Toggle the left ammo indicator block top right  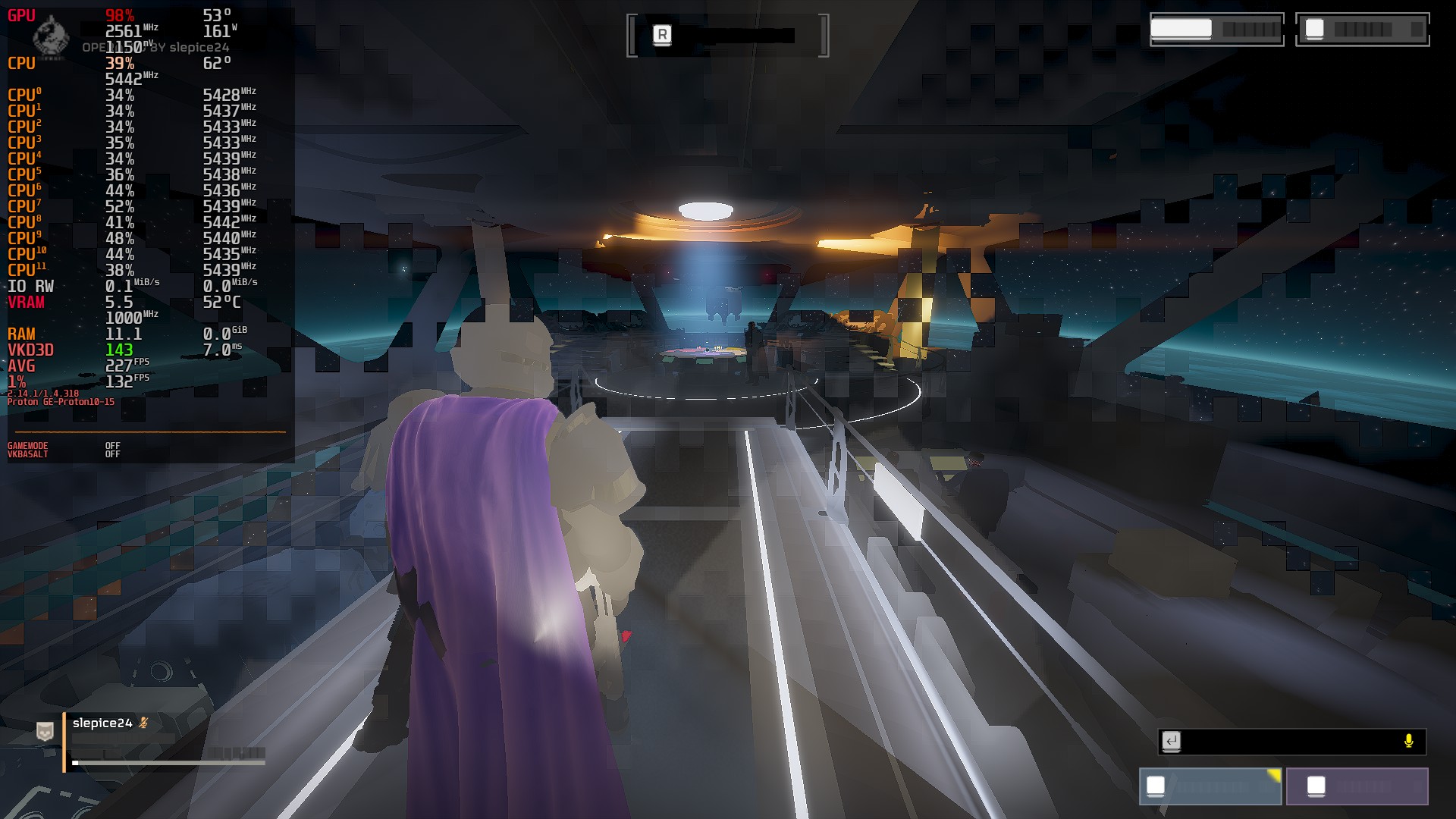1216,30
